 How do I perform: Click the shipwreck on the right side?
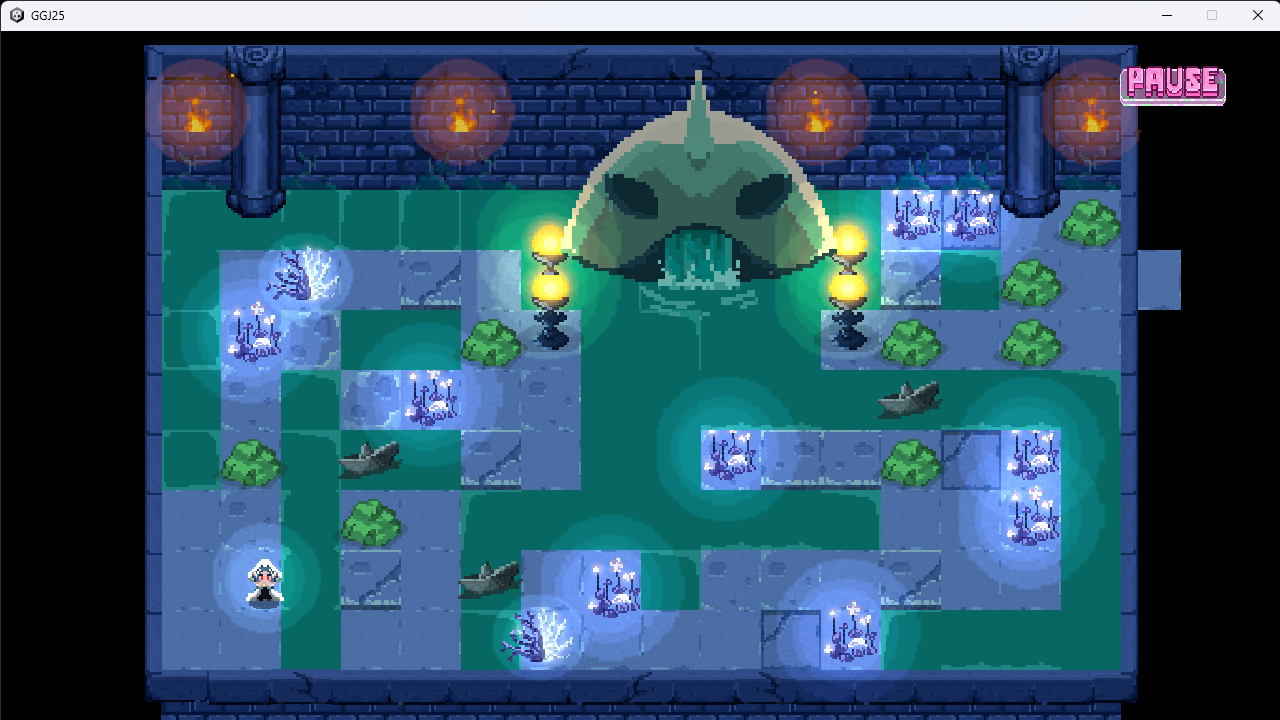click(908, 400)
